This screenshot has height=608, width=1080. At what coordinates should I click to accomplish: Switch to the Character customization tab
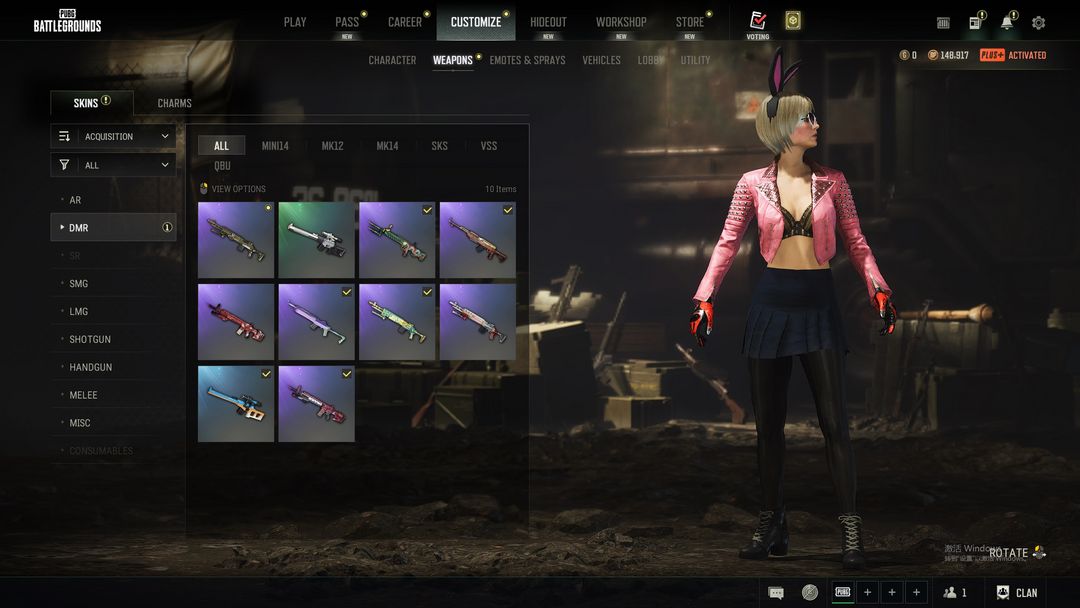click(392, 60)
